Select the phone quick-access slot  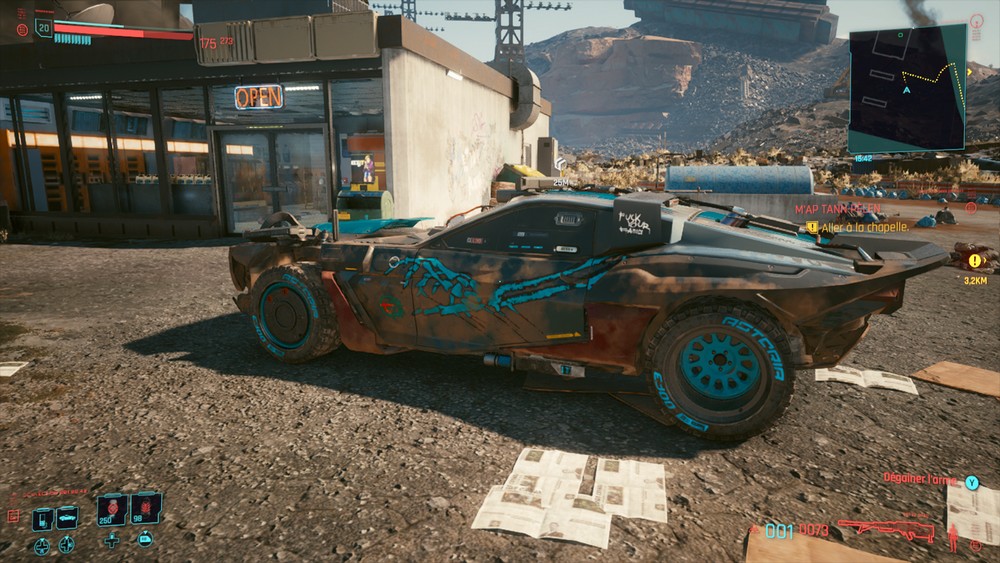(x=42, y=519)
